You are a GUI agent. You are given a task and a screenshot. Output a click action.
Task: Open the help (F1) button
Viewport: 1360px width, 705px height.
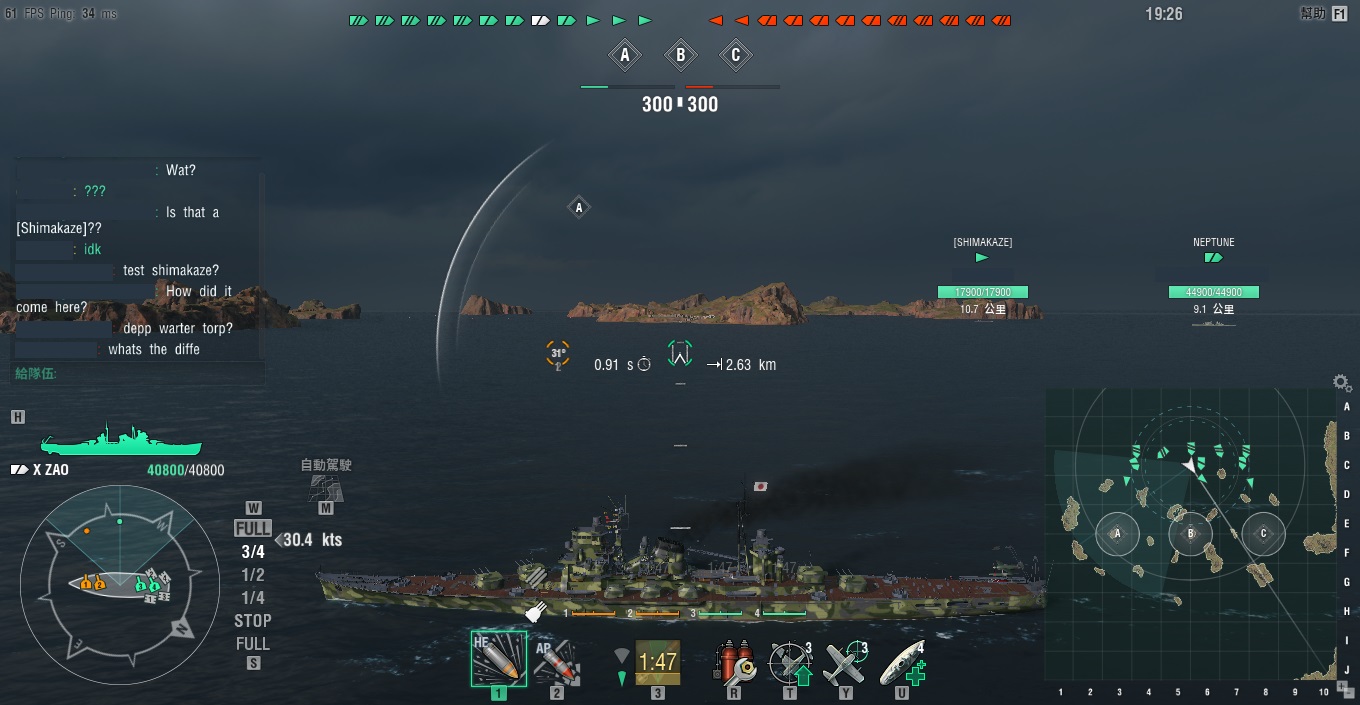coord(1339,14)
